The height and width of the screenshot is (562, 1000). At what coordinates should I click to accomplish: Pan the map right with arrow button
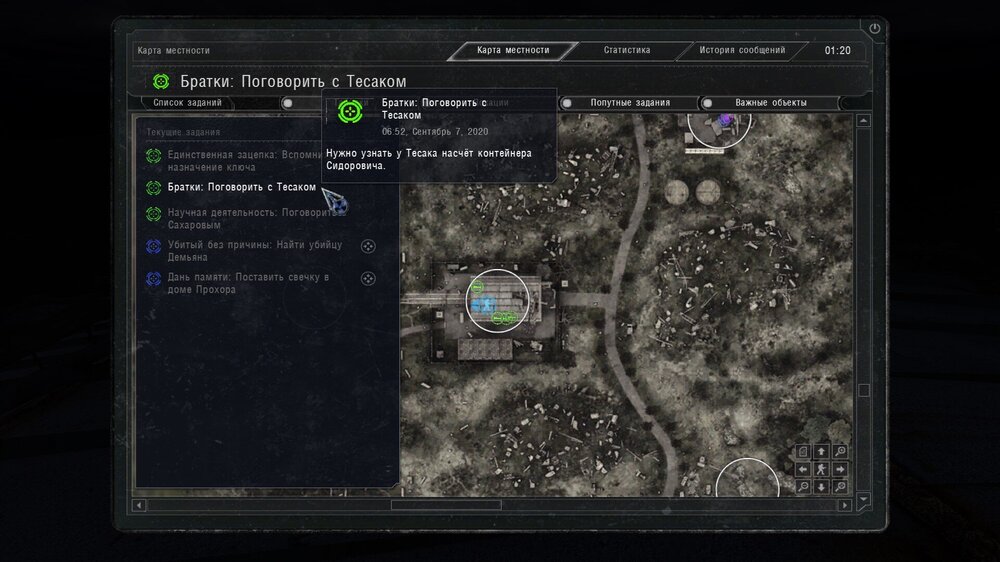[838, 468]
